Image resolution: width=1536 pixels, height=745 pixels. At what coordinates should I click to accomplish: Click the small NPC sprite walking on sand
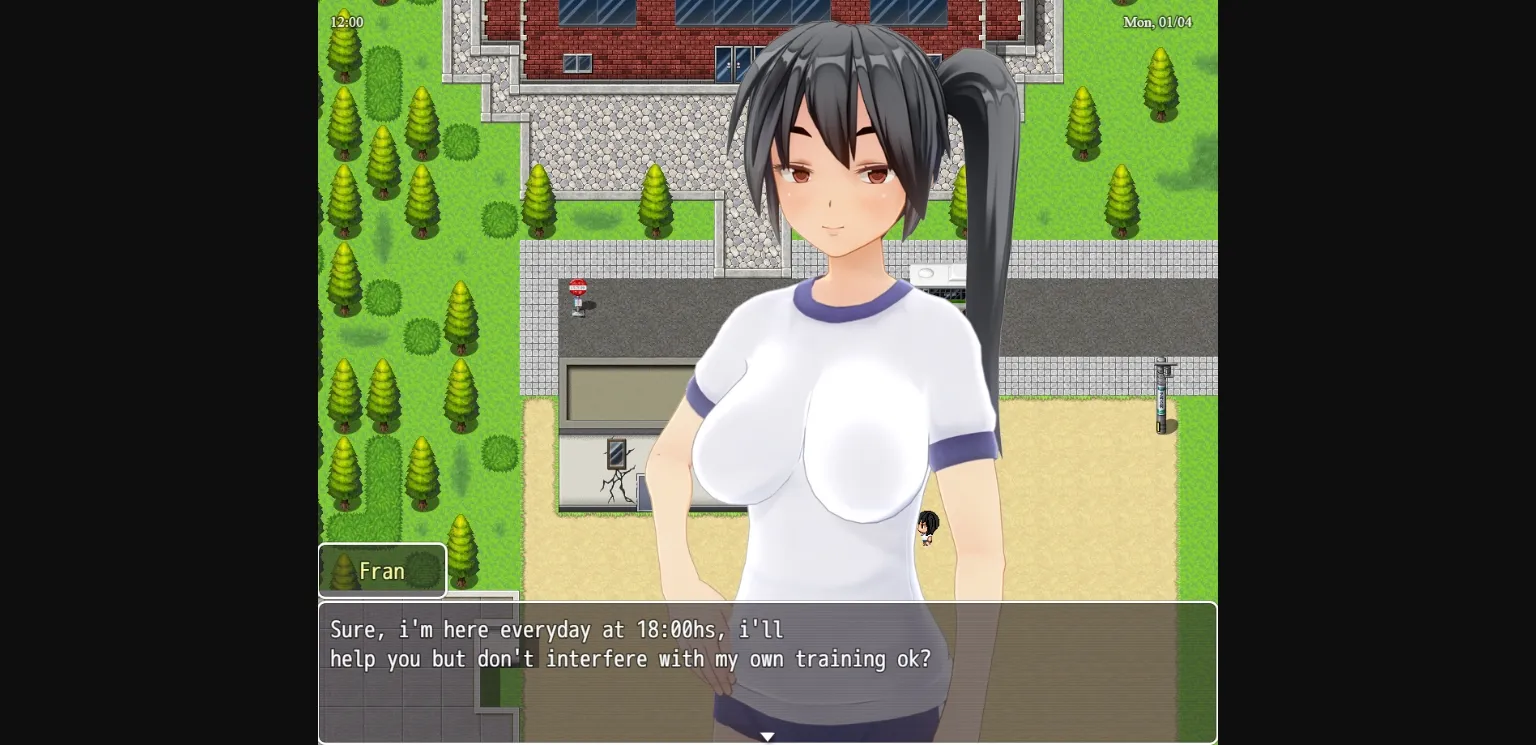point(926,528)
